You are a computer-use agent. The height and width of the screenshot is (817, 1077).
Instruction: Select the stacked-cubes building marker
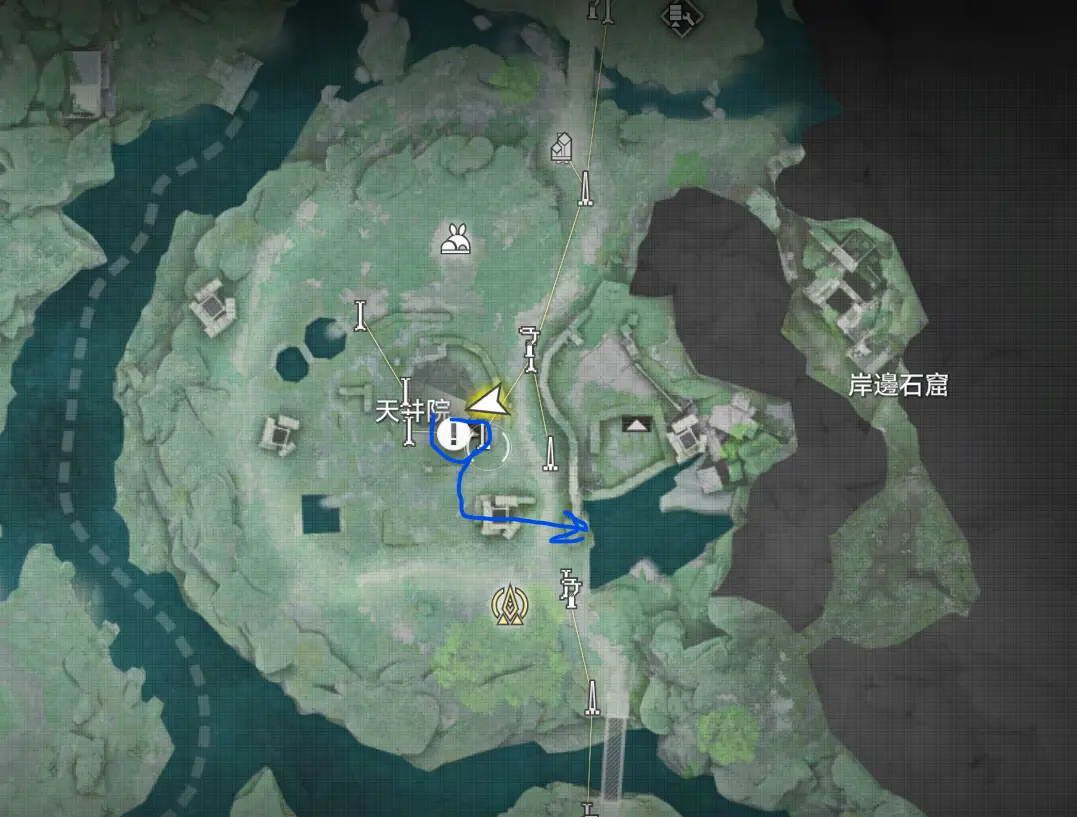click(562, 148)
